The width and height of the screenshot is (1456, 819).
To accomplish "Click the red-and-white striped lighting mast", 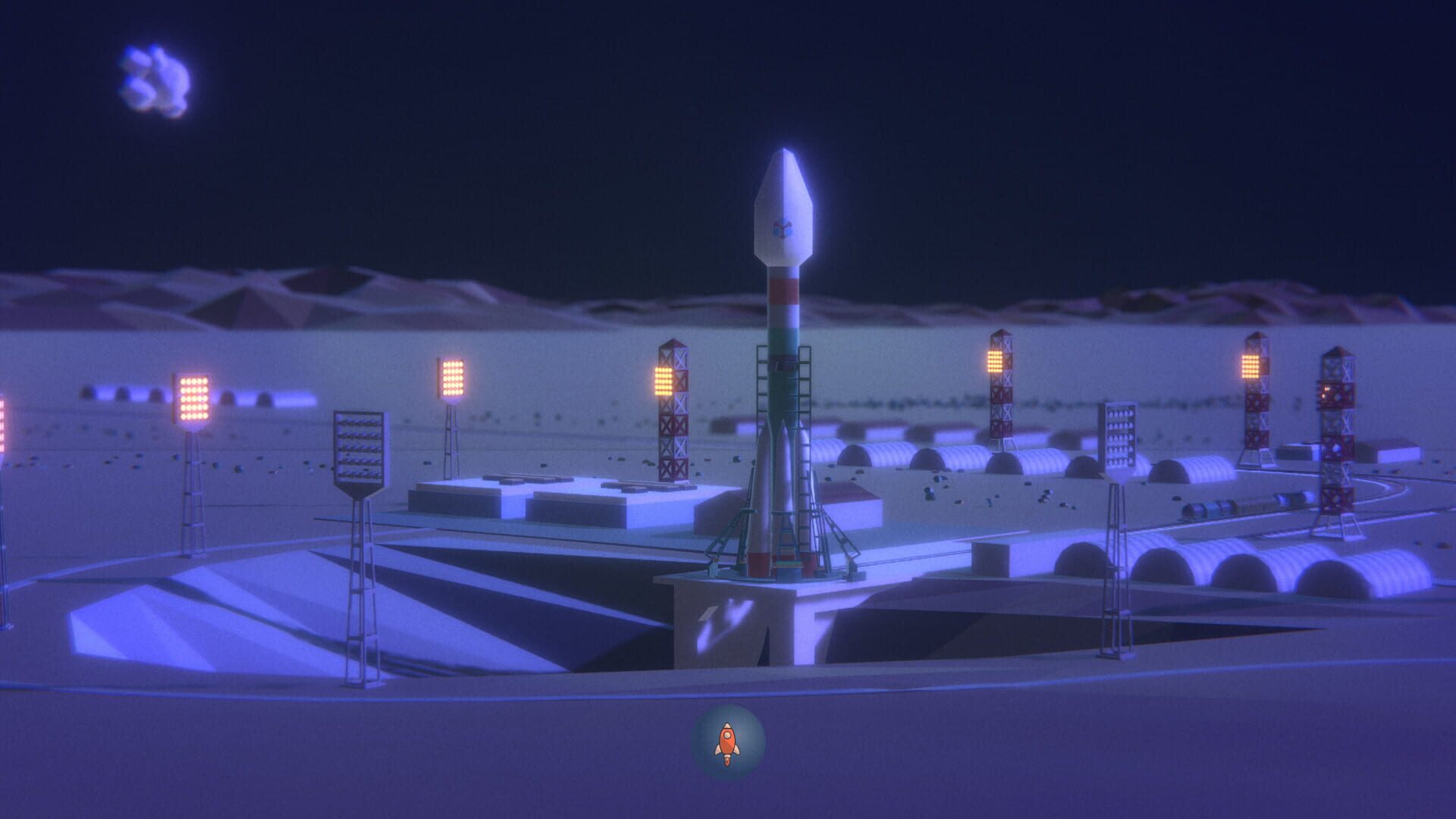I will click(x=673, y=409).
